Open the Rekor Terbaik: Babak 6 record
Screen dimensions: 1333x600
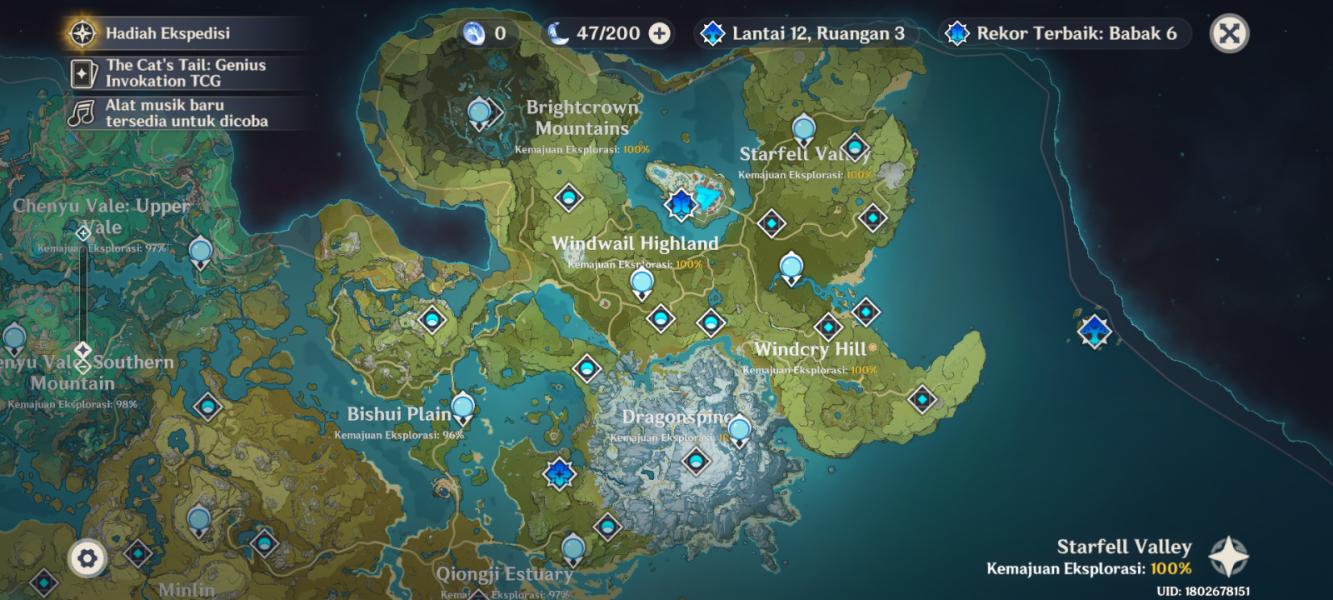click(x=1066, y=34)
